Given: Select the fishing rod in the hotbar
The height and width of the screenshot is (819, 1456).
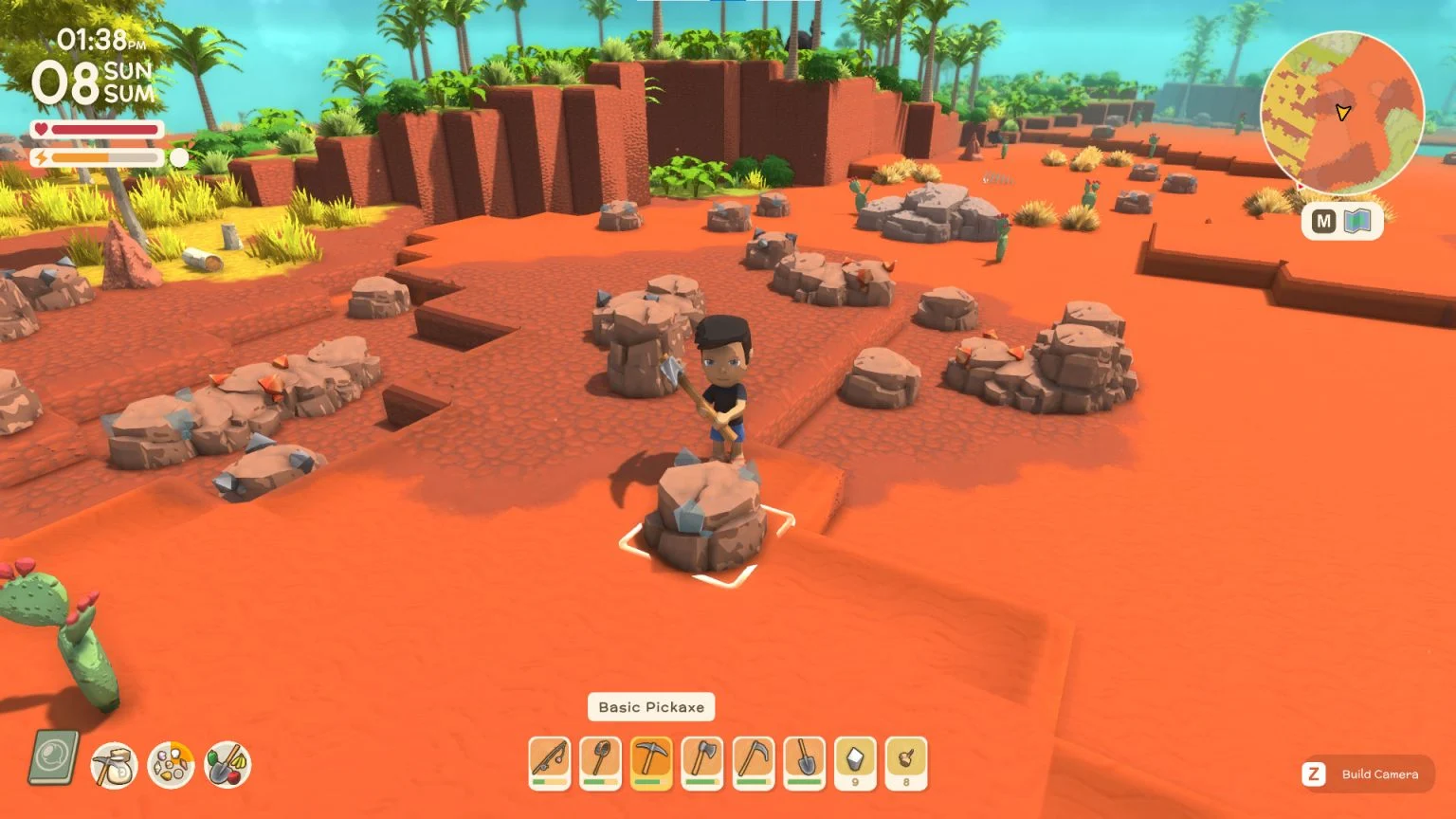Looking at the screenshot, I should [548, 763].
